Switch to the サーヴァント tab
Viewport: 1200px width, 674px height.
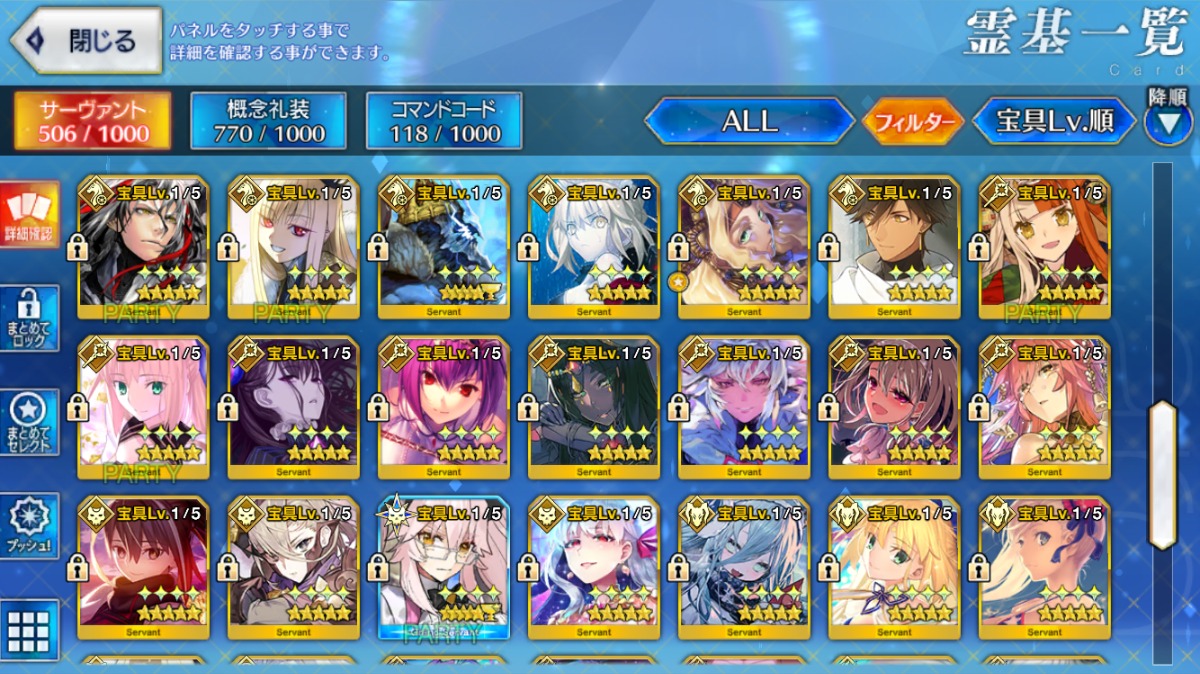[93, 121]
